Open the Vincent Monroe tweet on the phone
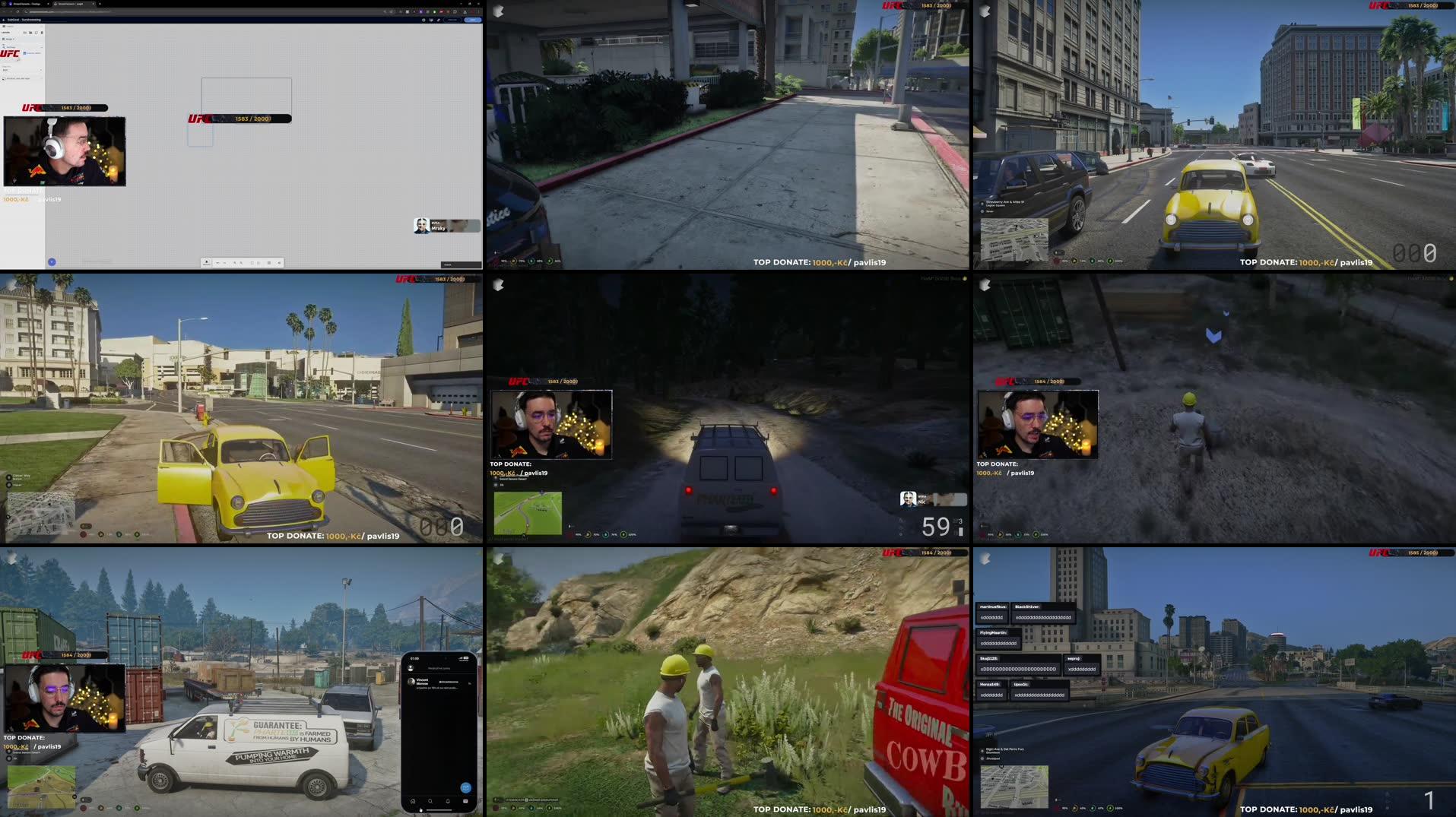Image resolution: width=1456 pixels, height=817 pixels. 427,682
